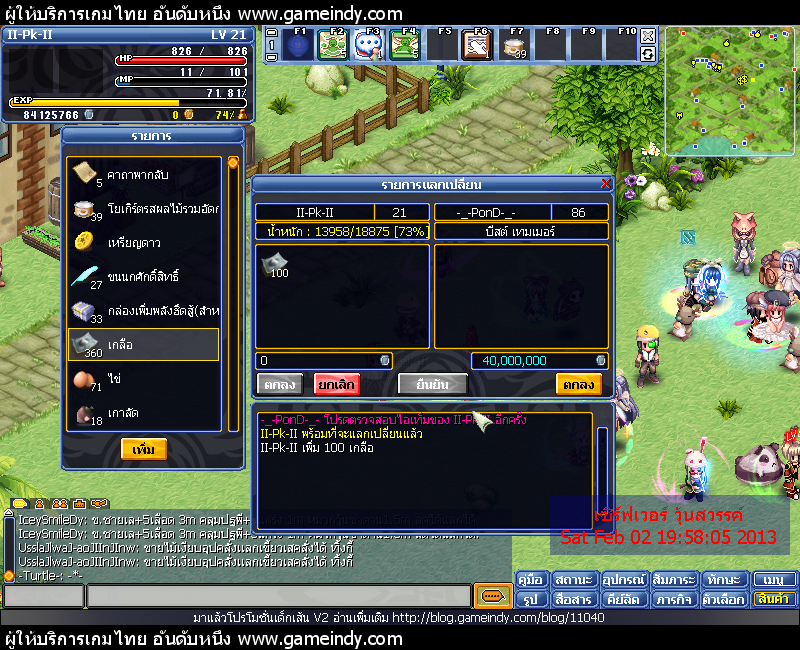Choose the ไข่ egg item row
Image resolution: width=800 pixels, height=650 pixels.
[x=143, y=380]
